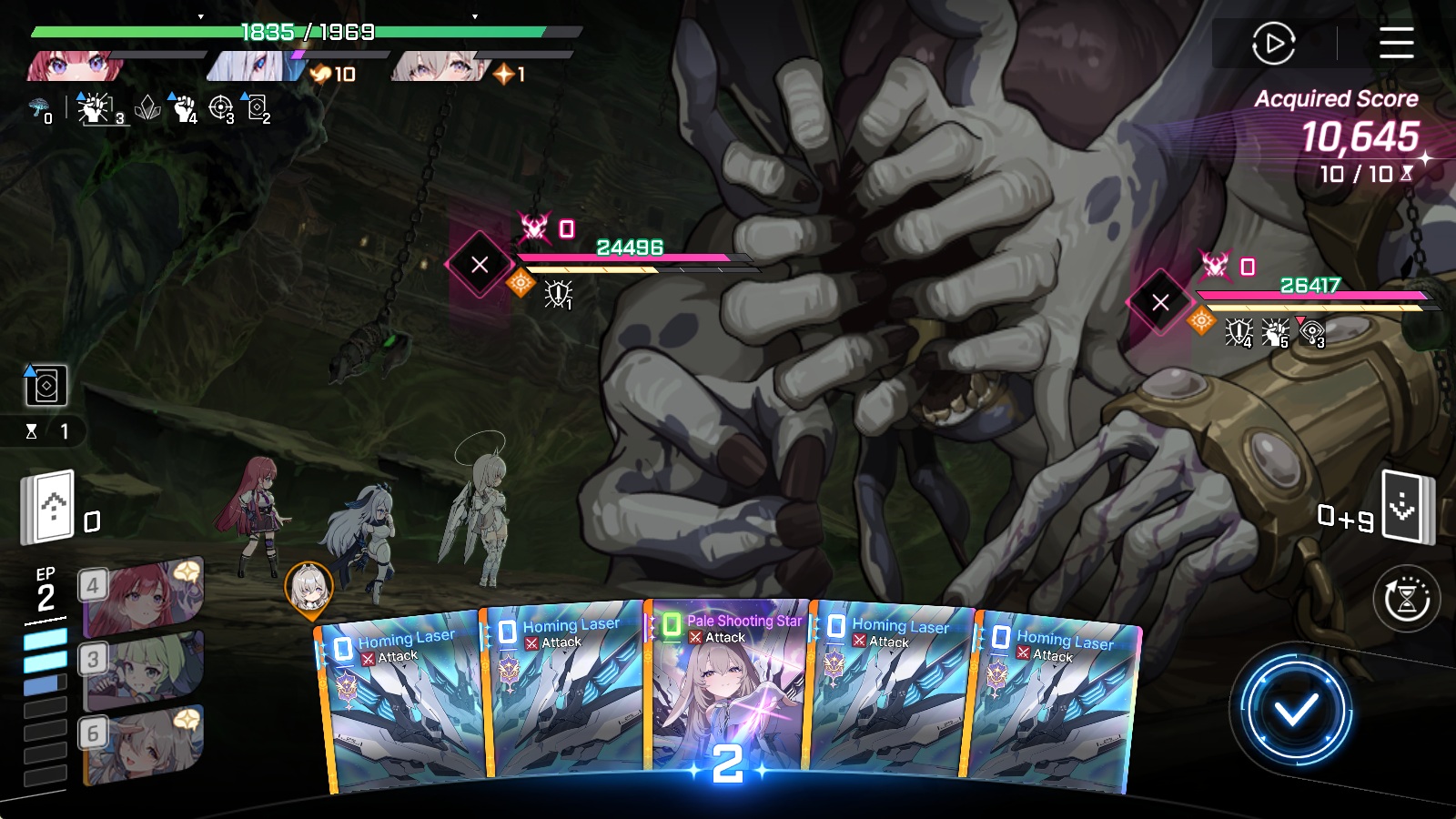Open the hamburger menu
This screenshot has width=1456, height=819.
(1396, 43)
